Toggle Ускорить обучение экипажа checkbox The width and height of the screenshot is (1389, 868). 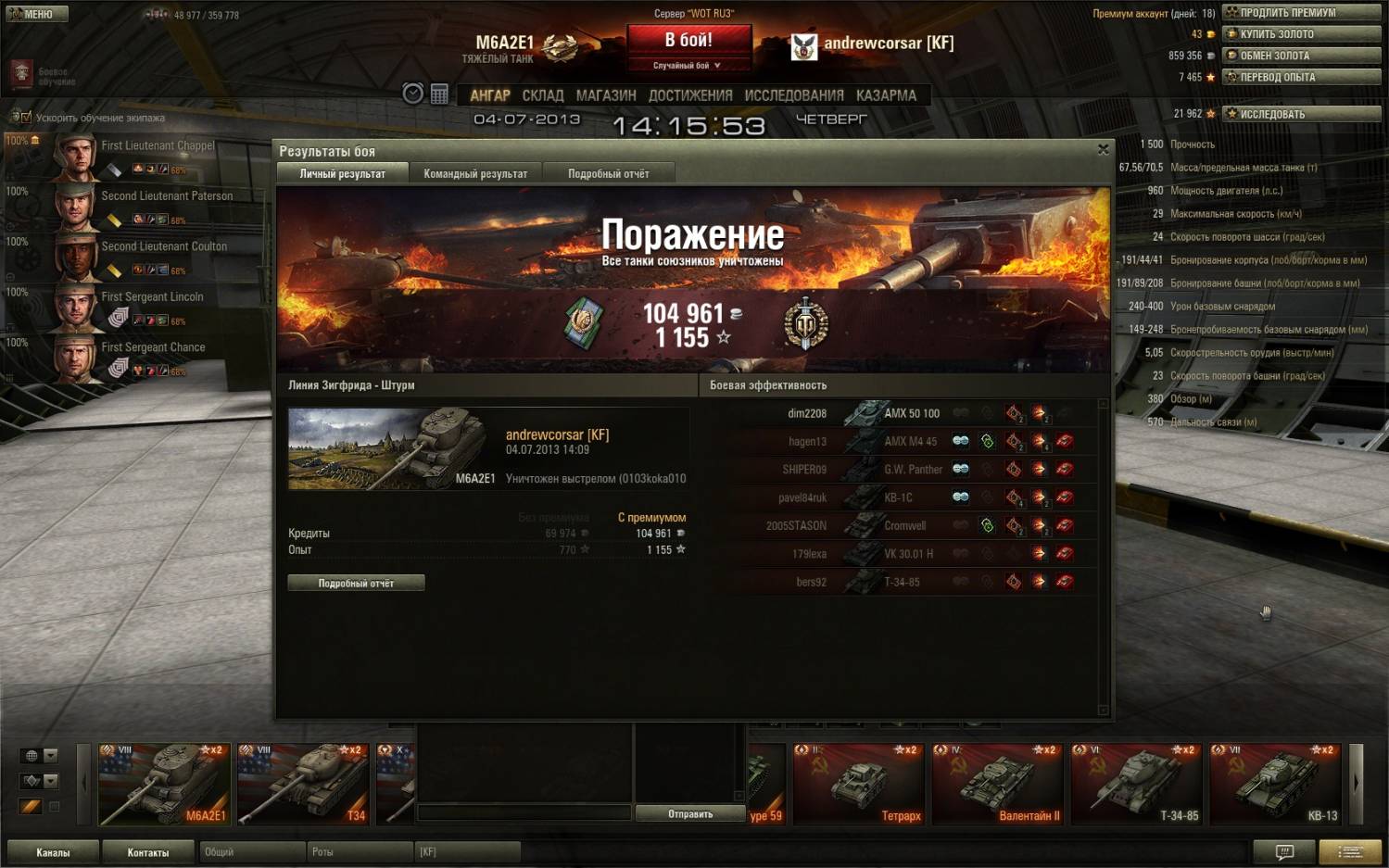26,118
